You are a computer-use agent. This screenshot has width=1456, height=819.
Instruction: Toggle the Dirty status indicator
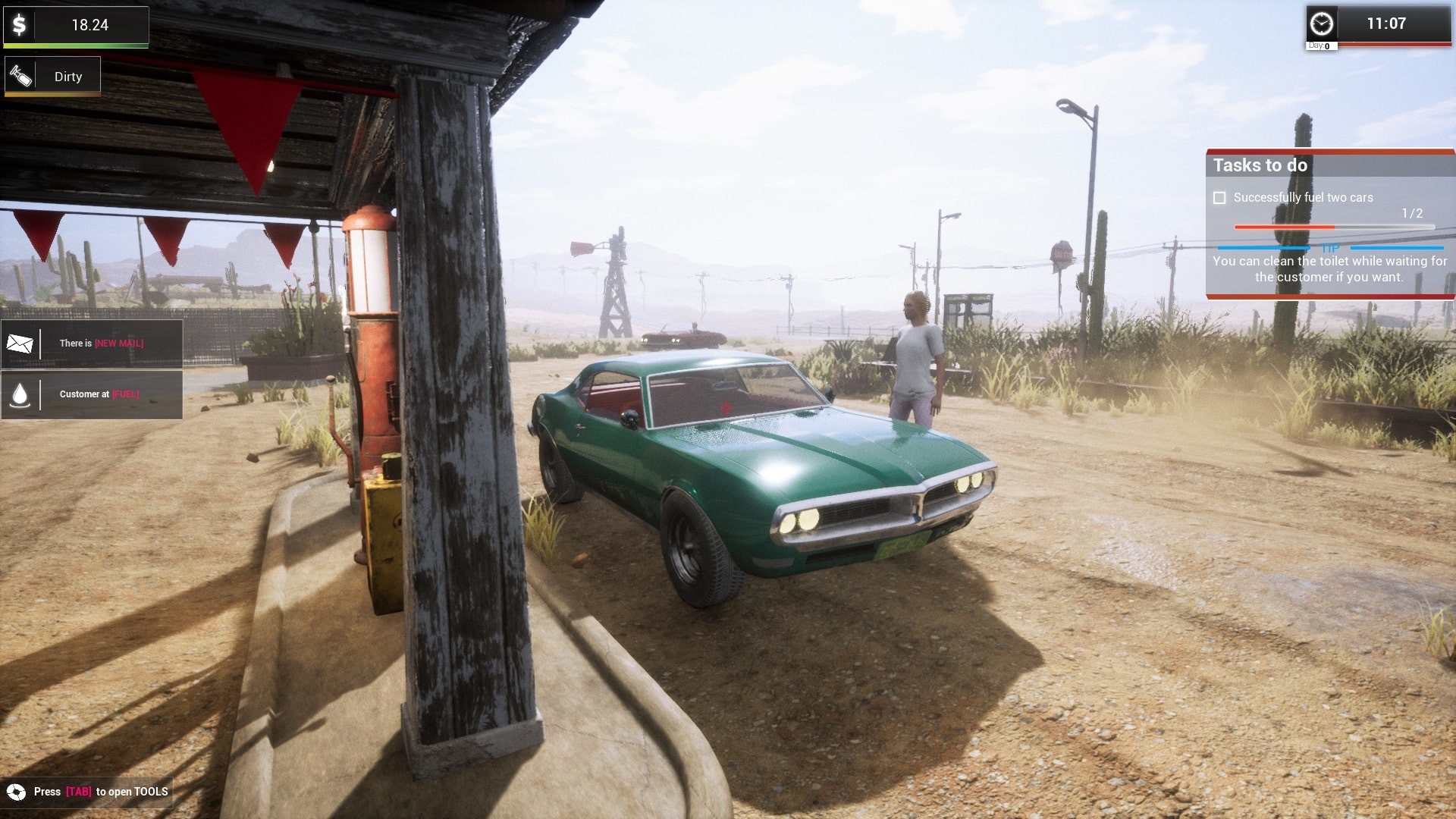coord(52,74)
